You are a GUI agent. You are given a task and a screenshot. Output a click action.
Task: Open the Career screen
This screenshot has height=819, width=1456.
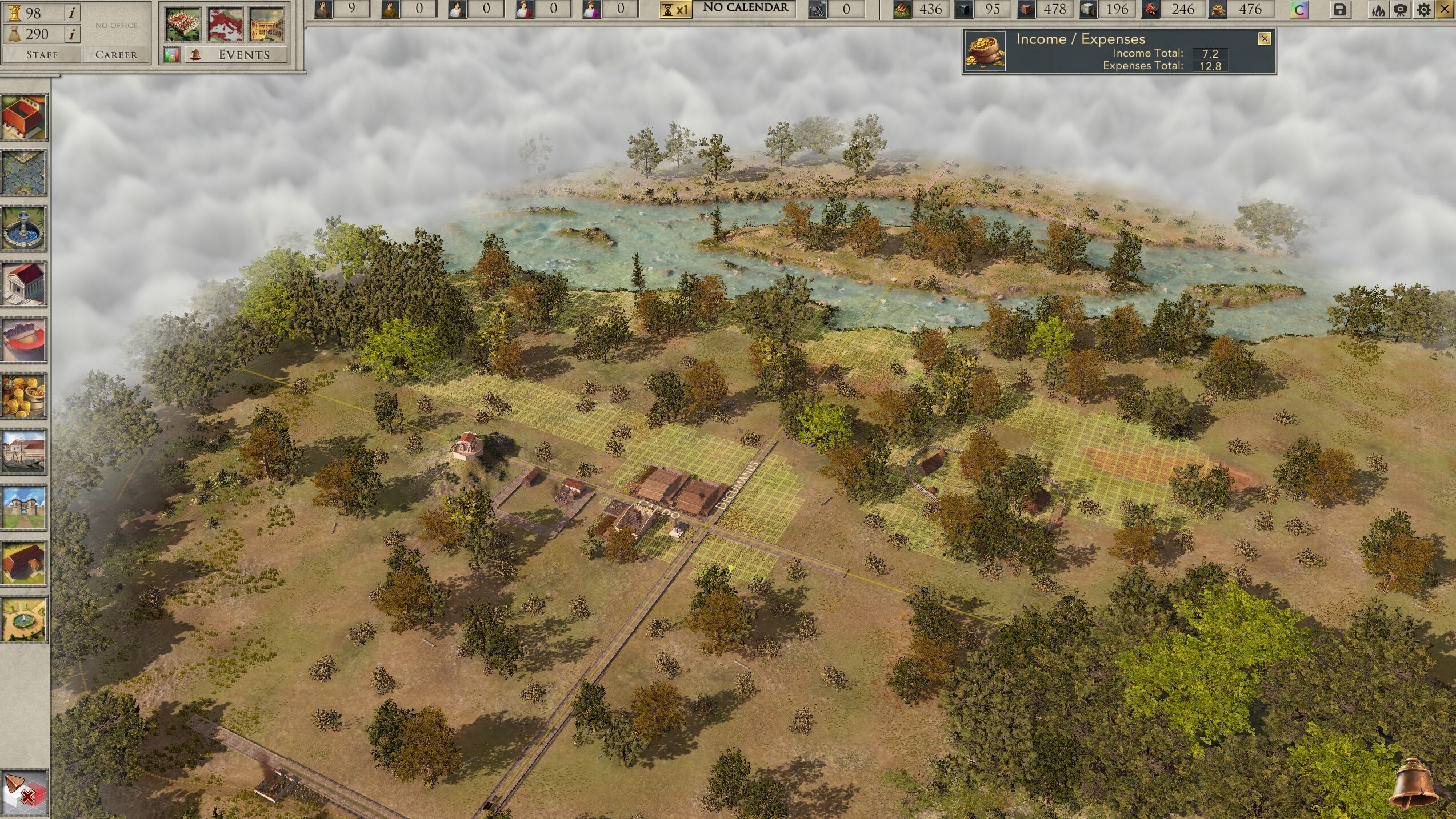pyautogui.click(x=116, y=55)
